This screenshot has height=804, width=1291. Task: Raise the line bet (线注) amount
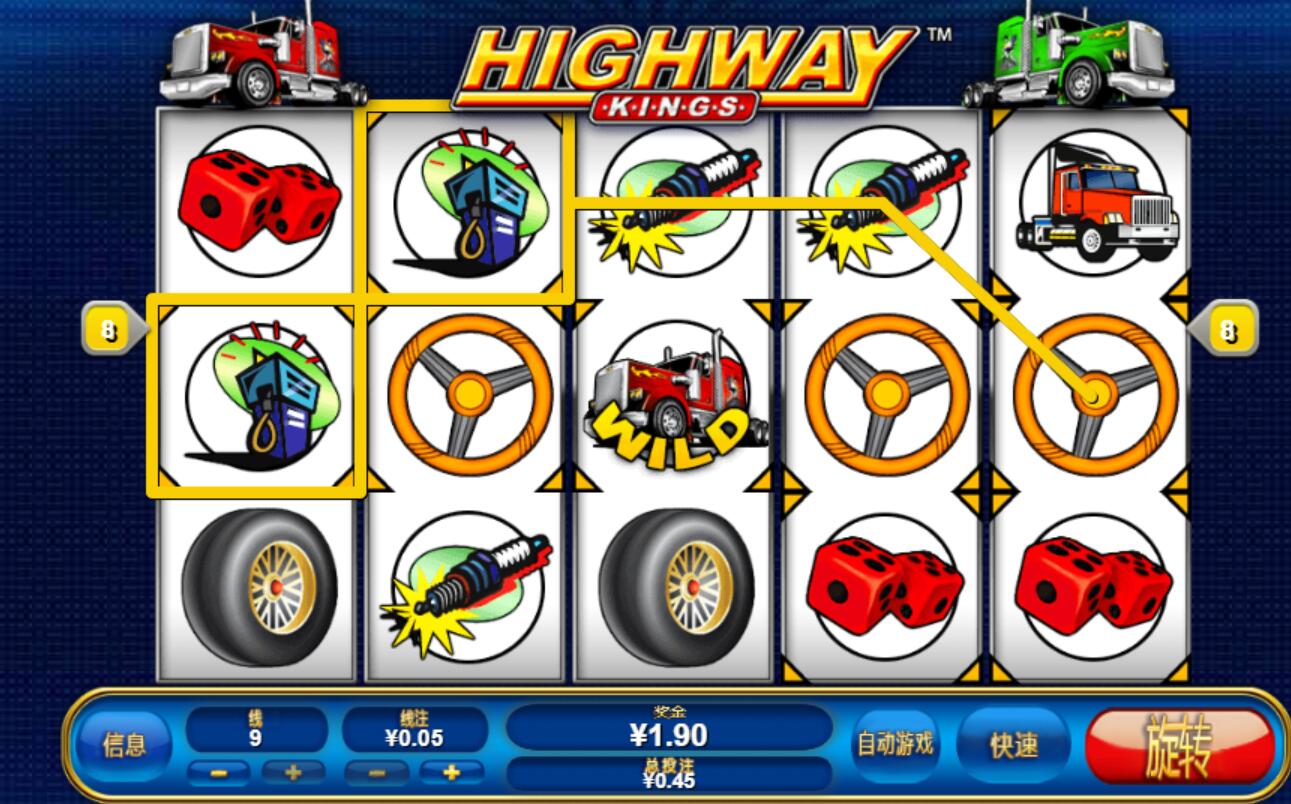[451, 772]
